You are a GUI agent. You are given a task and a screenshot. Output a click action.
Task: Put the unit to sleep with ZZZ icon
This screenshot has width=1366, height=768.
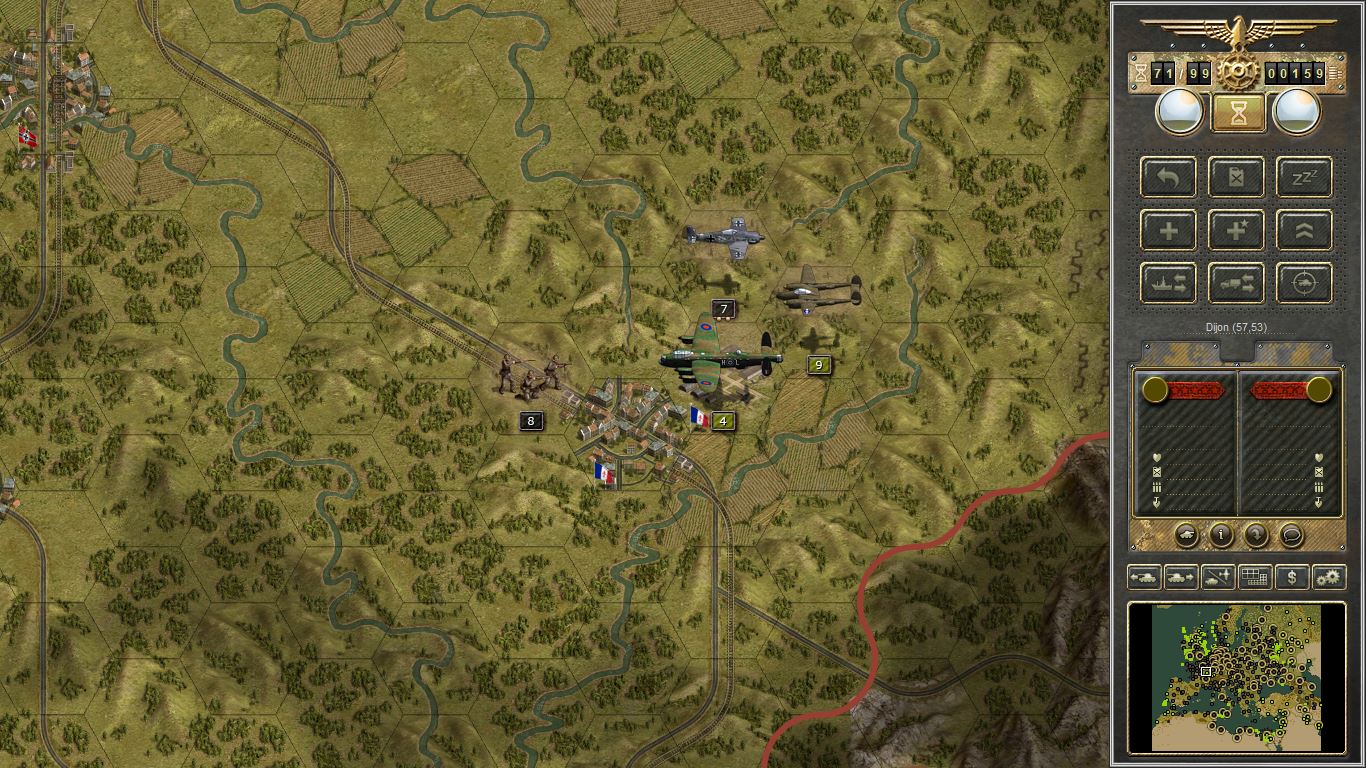pos(1304,178)
